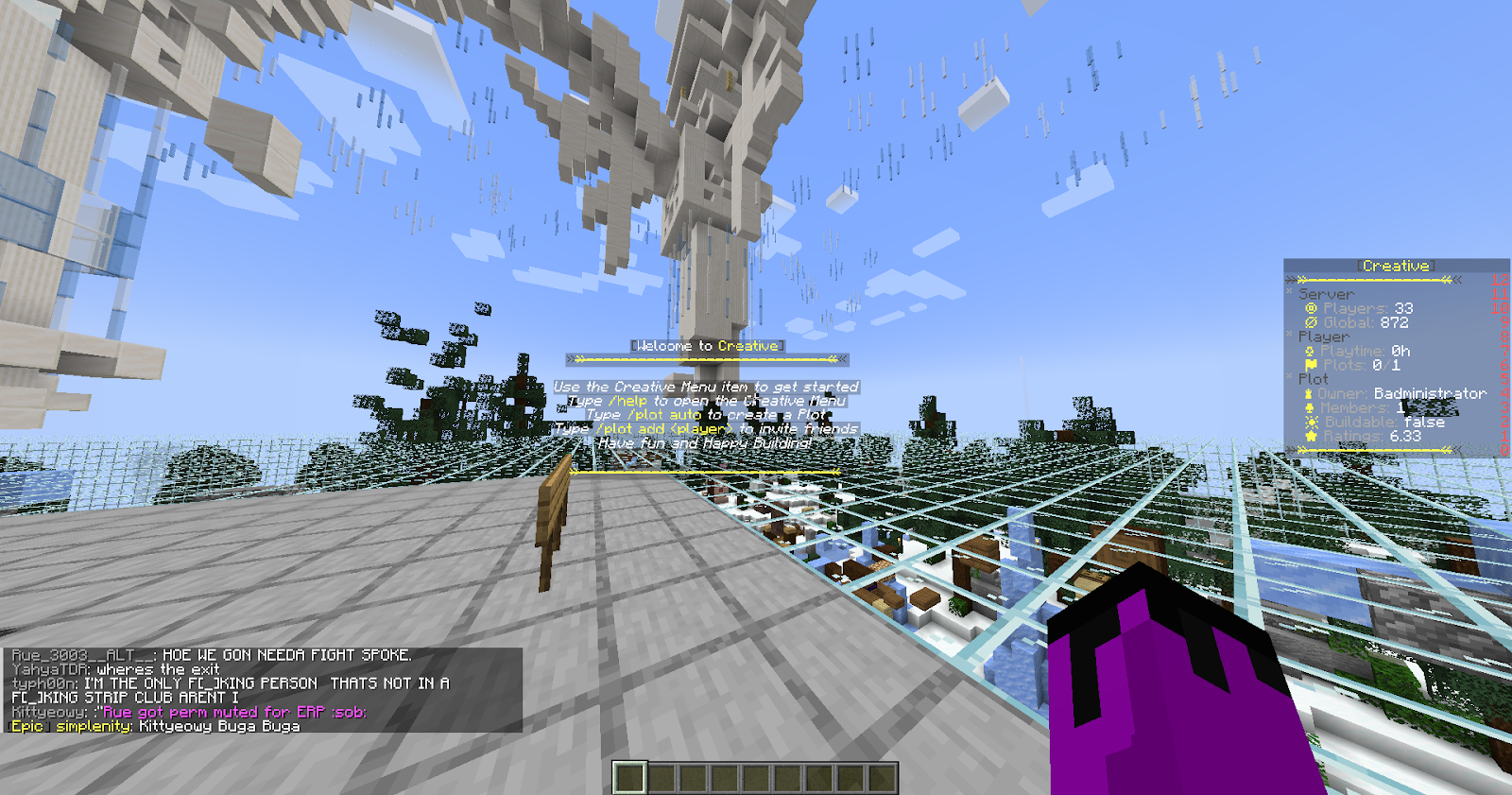1512x795 pixels.
Task: Select the first hotbar slot
Action: tap(628, 777)
